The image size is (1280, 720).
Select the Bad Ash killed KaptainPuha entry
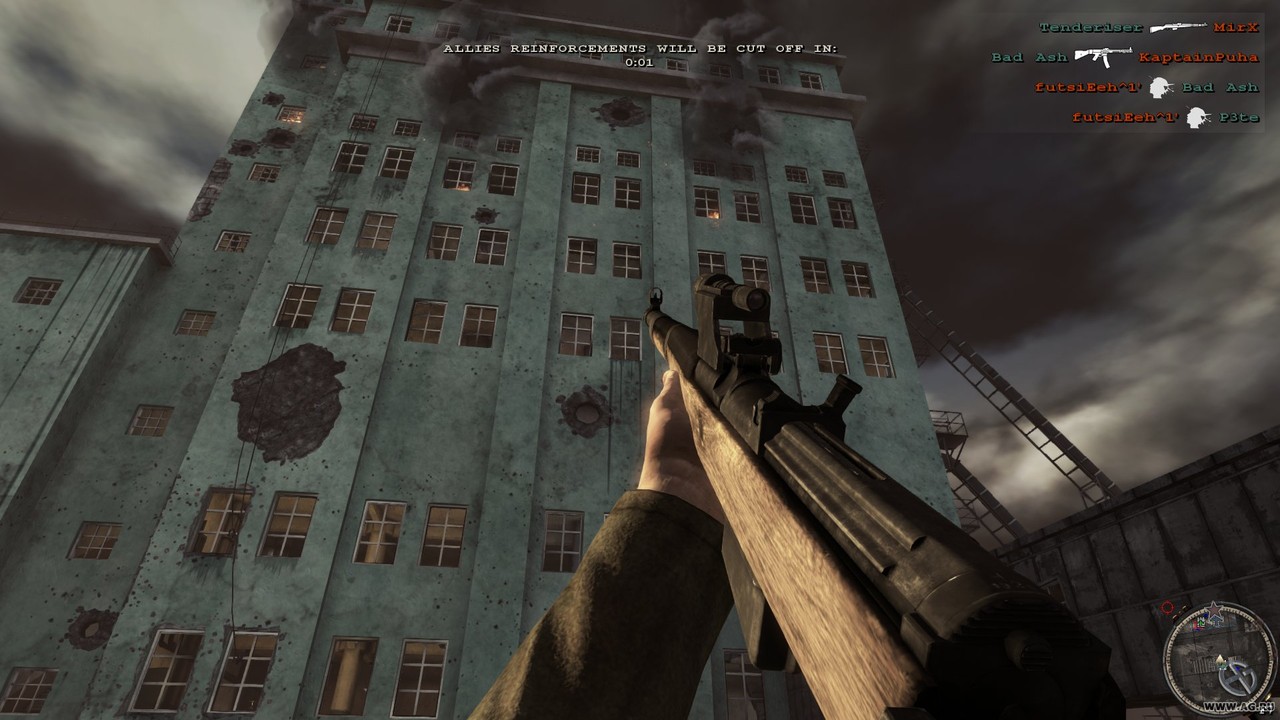[x=1124, y=57]
